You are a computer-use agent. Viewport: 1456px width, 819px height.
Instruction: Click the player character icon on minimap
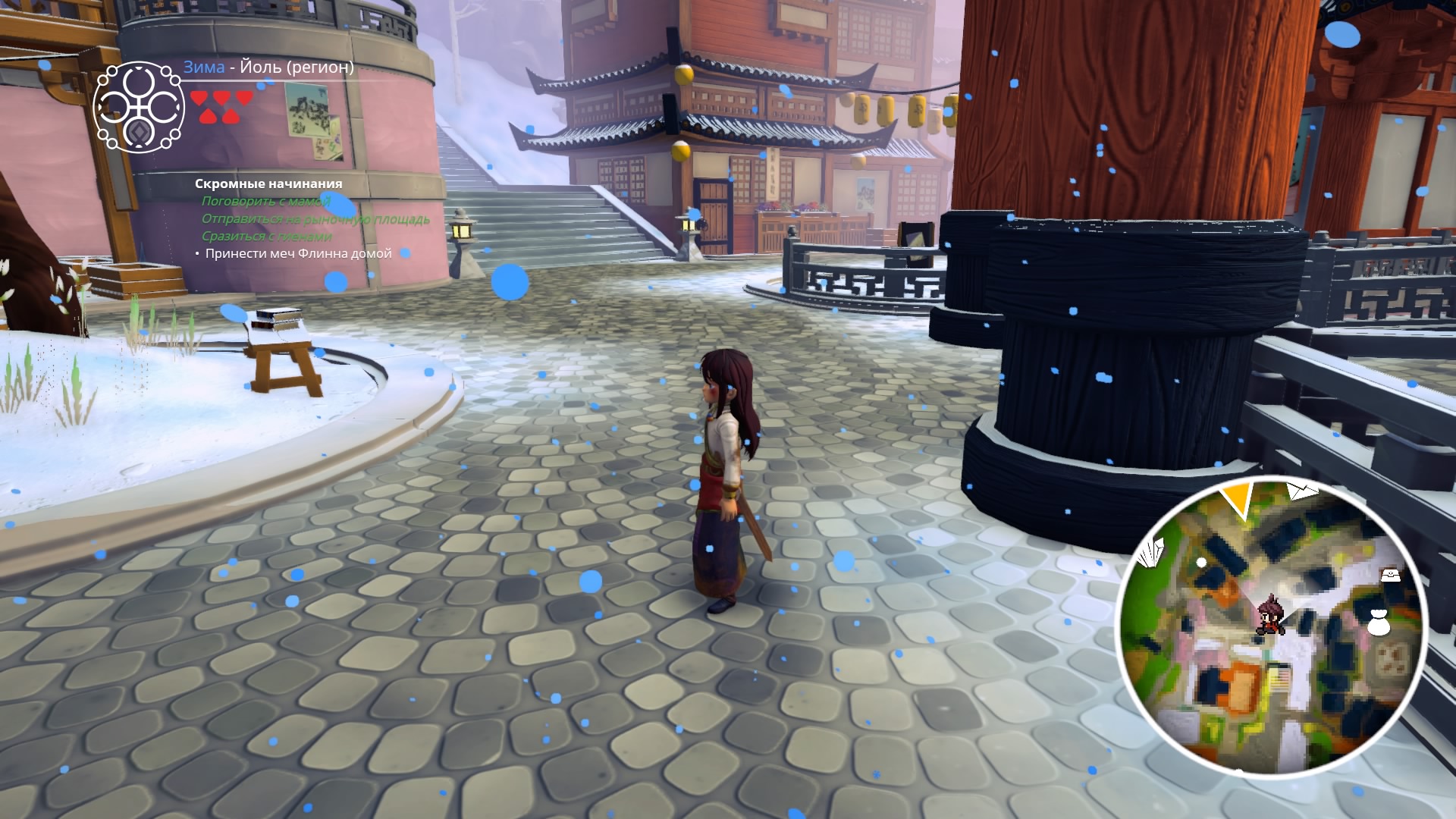(1268, 616)
